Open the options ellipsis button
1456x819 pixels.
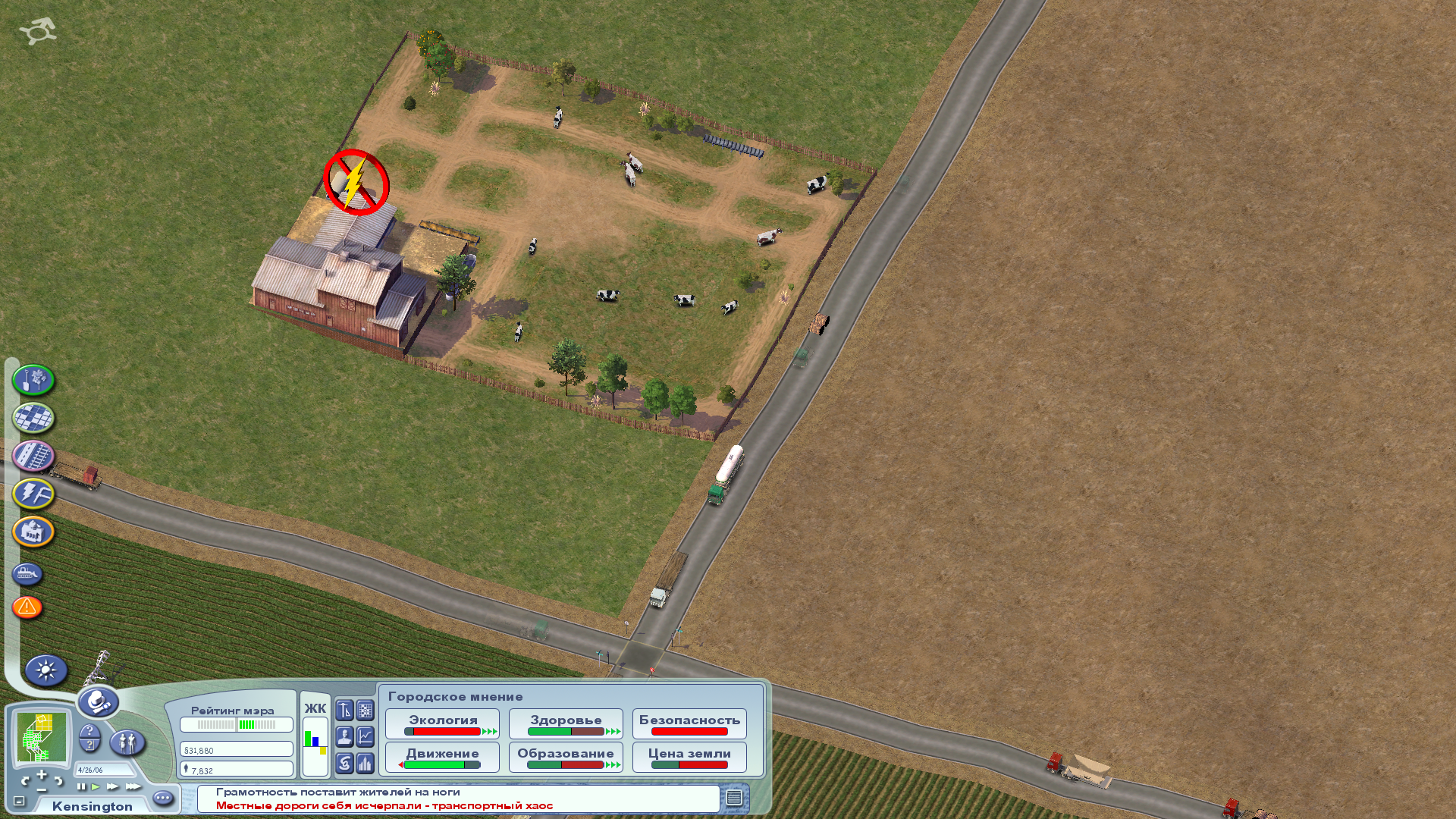coord(163,798)
